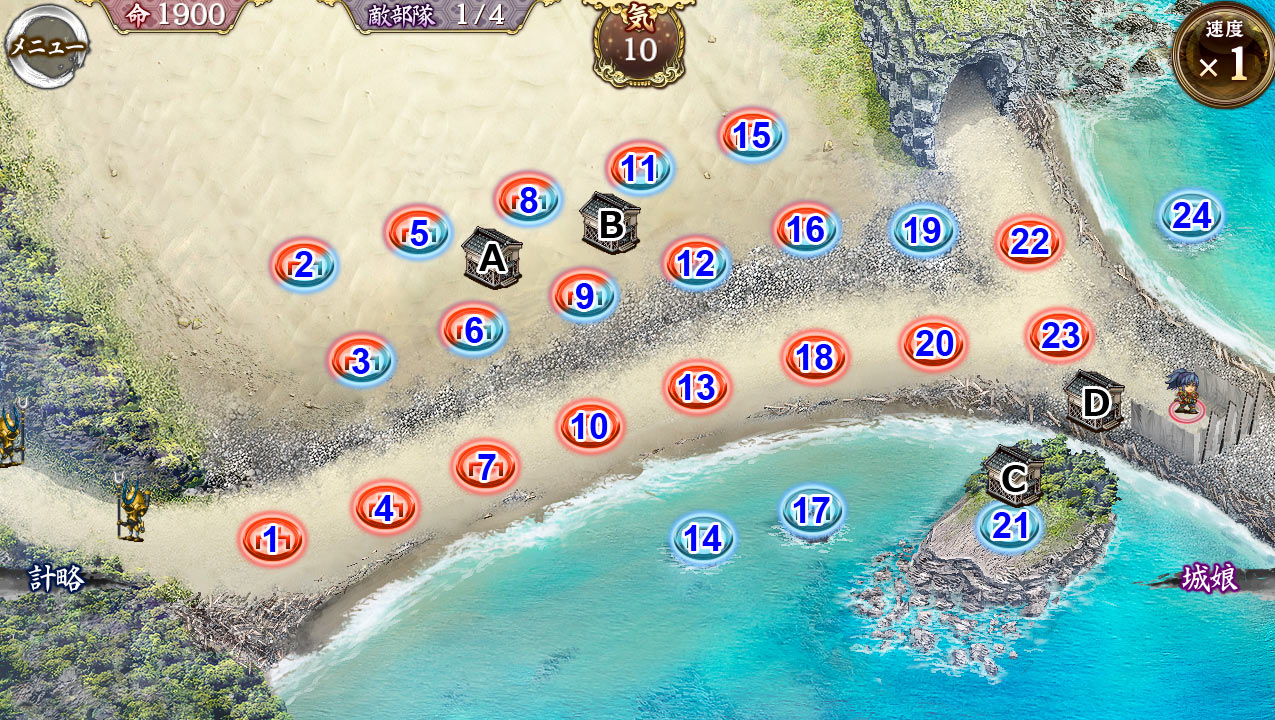Choose blue water slot number 17
This screenshot has height=720, width=1275.
(811, 511)
